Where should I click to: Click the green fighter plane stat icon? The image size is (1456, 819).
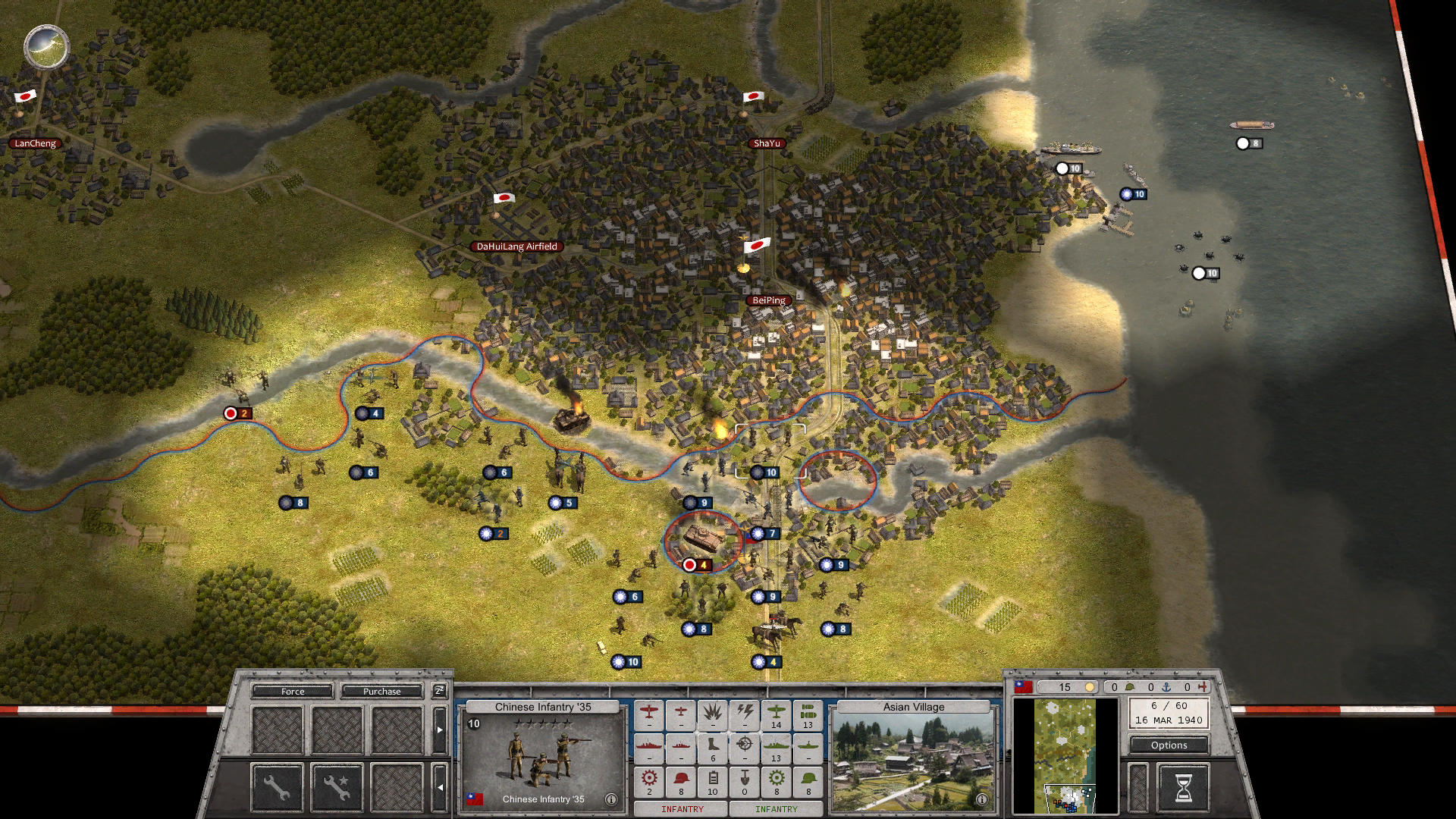(x=776, y=713)
